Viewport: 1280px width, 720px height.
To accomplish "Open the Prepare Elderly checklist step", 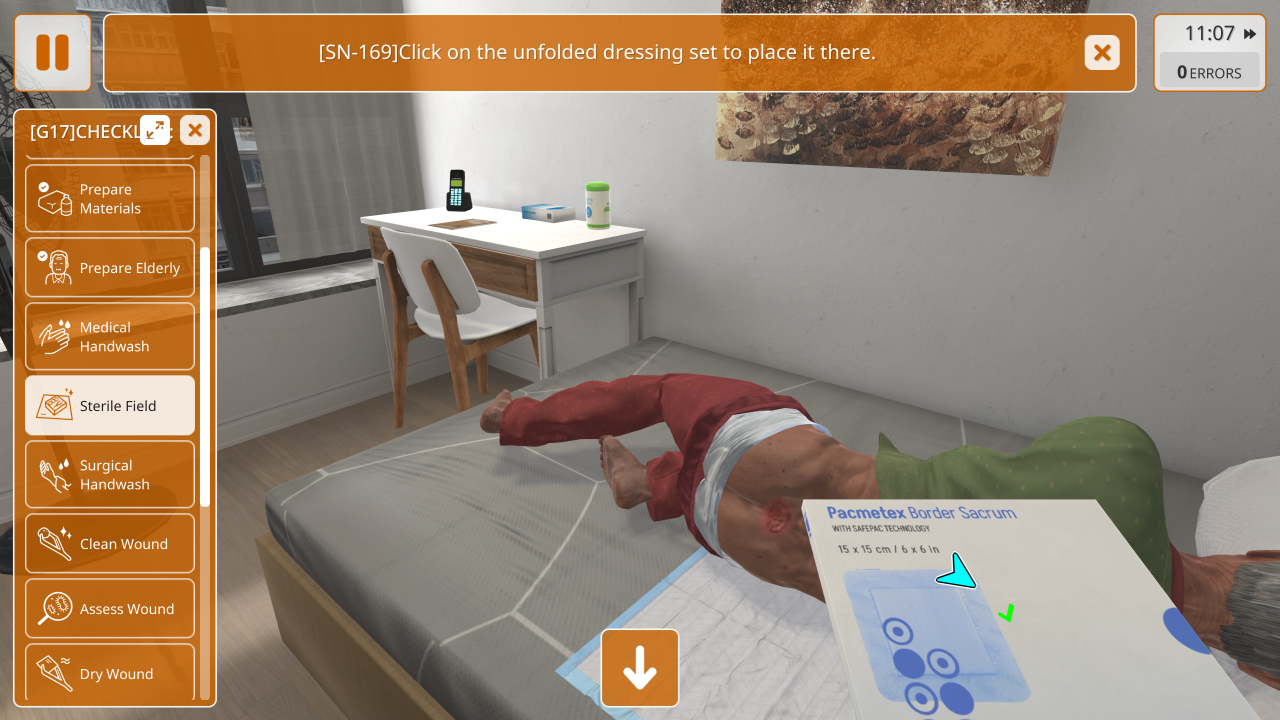I will point(110,268).
